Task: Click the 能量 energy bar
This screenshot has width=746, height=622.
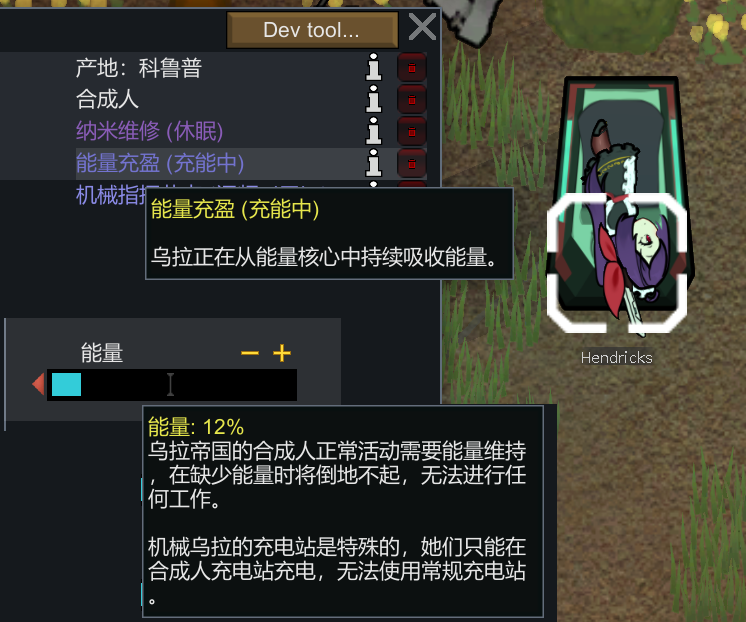Action: 172,385
